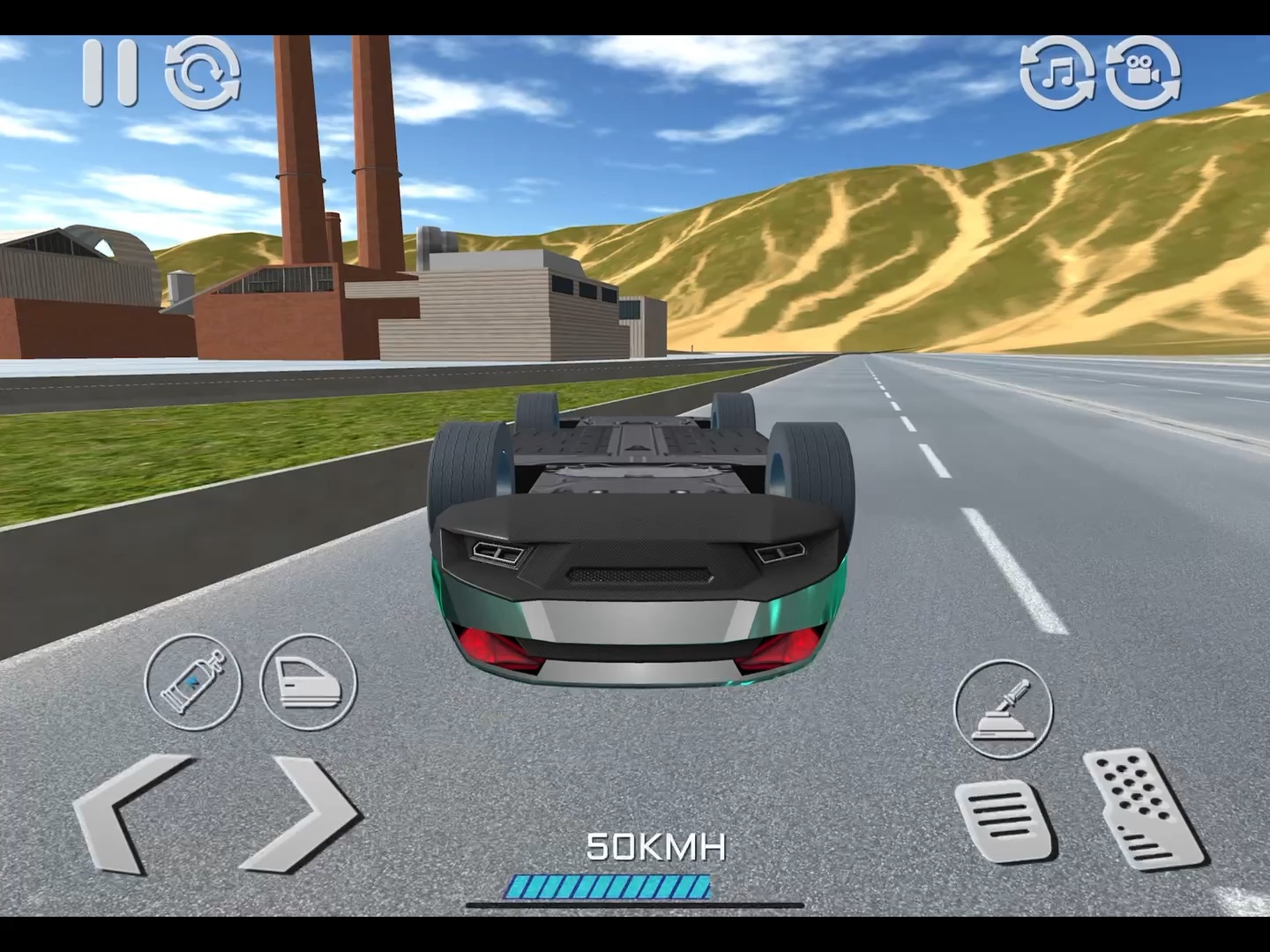
Task: Switch the camera view
Action: [1143, 72]
